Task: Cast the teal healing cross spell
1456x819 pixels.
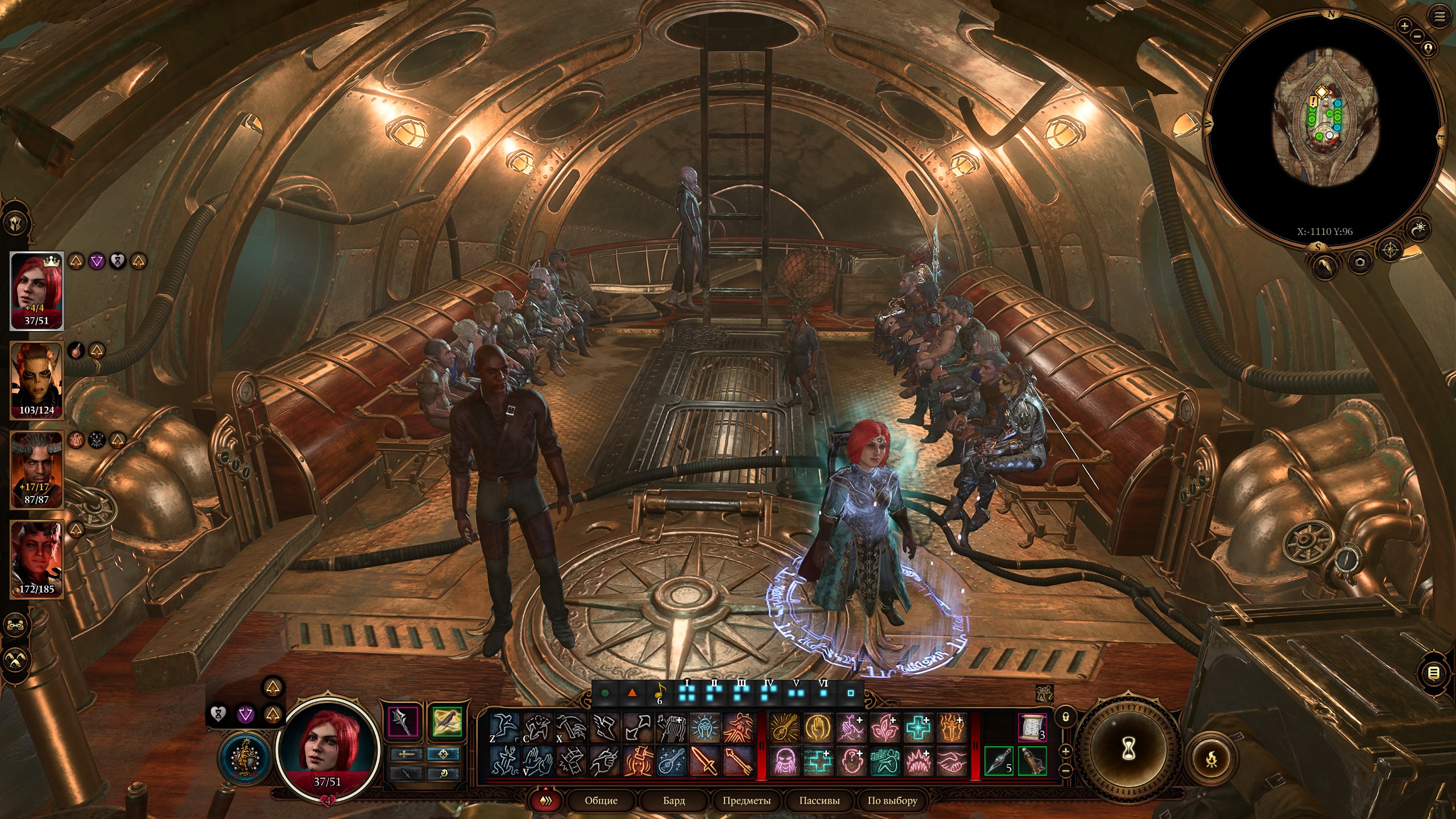Action: pos(918,727)
